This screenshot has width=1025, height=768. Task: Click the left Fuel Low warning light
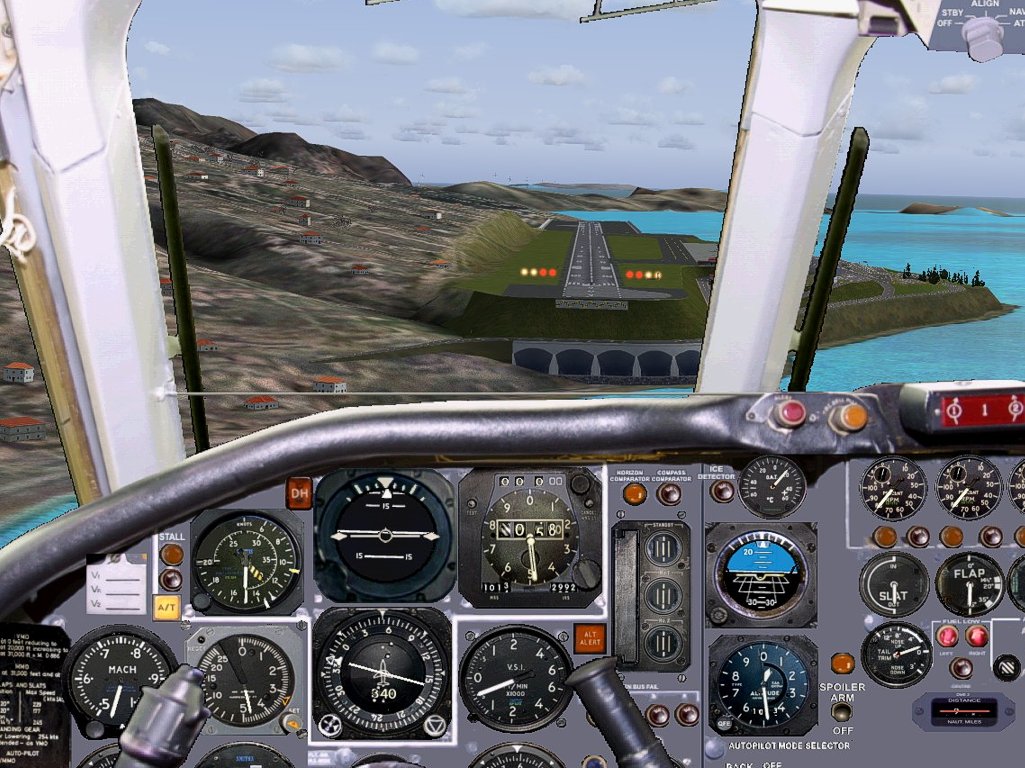tap(946, 636)
